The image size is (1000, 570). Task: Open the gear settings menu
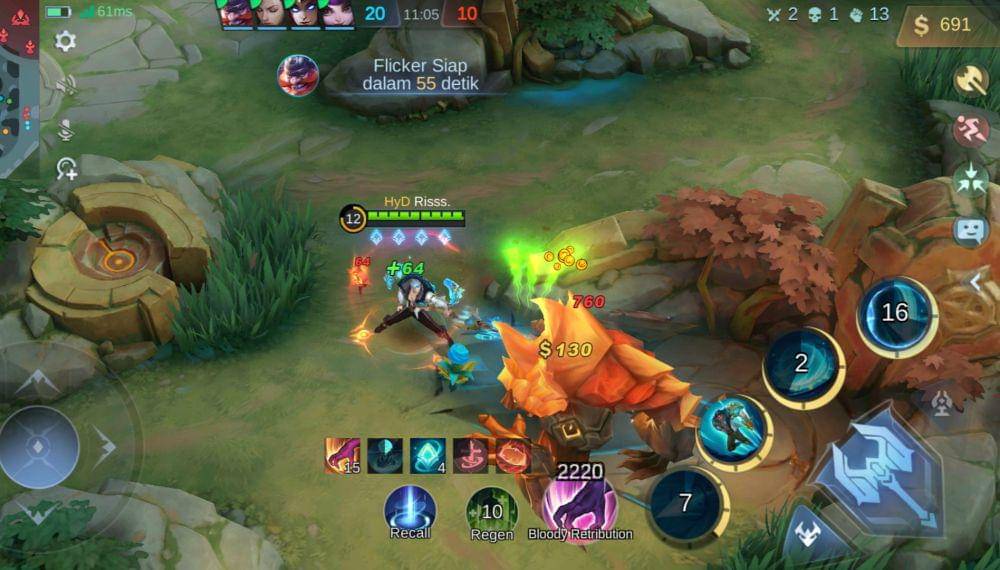[x=66, y=41]
